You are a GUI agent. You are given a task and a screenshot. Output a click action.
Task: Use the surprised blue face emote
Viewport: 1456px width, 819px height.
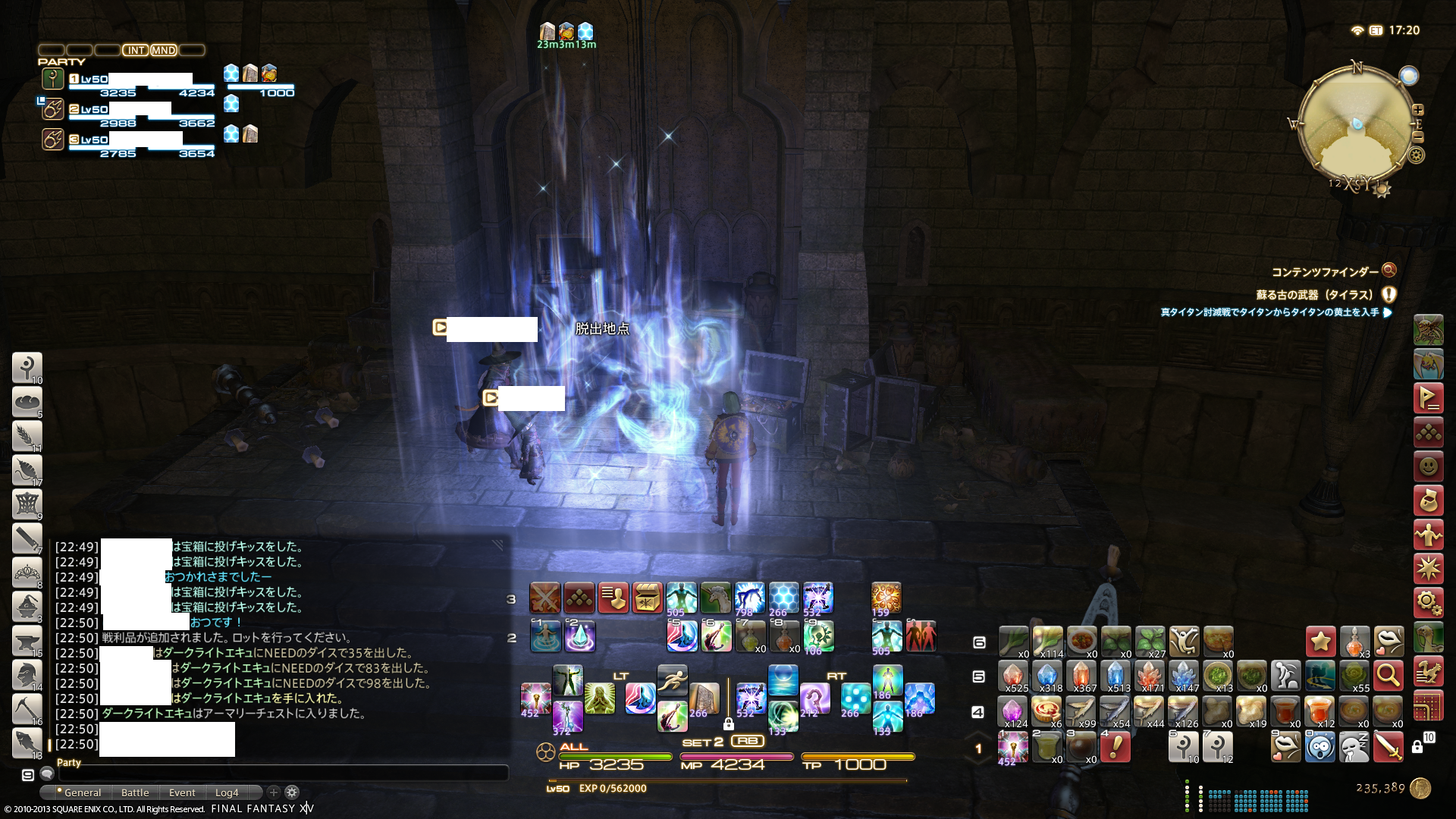point(1320,746)
